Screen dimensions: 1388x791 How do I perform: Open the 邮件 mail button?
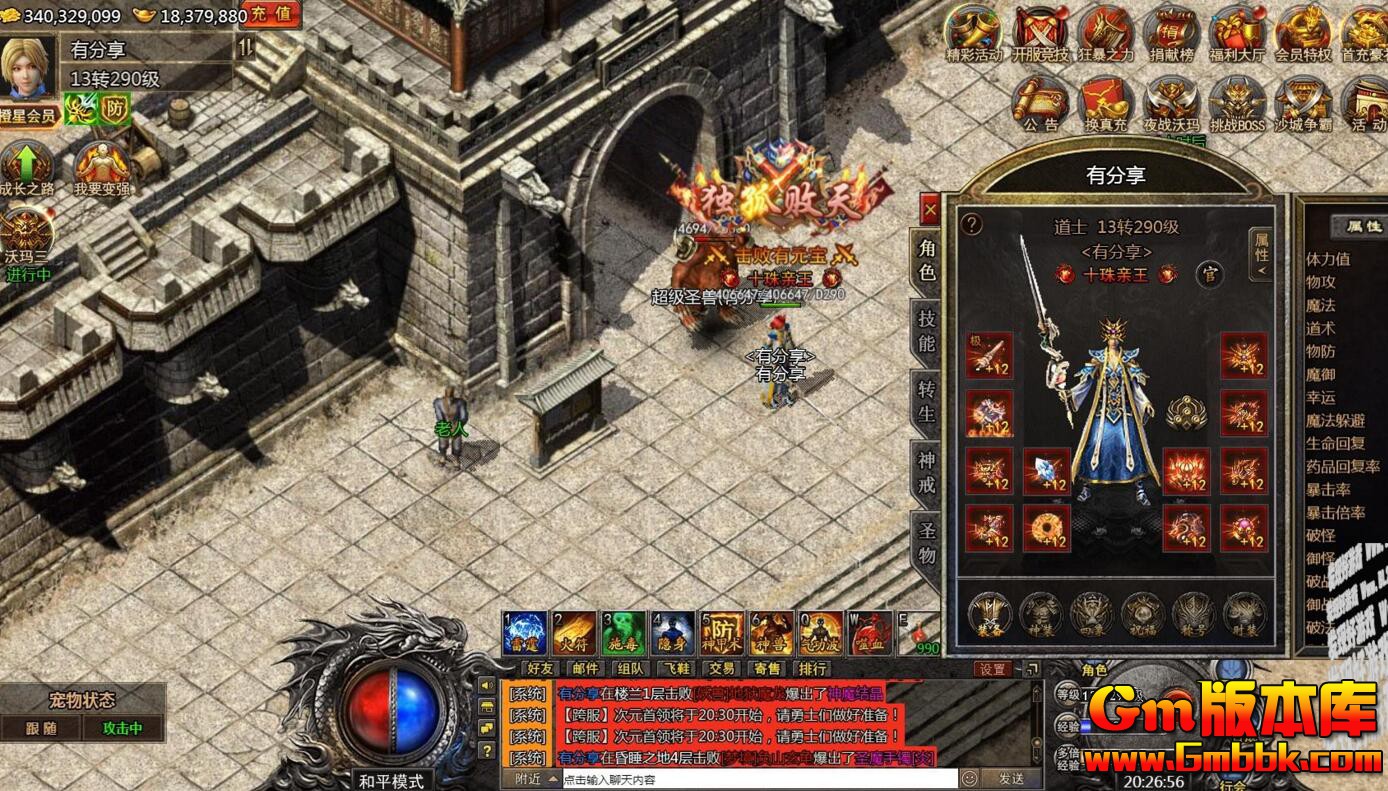click(x=586, y=669)
